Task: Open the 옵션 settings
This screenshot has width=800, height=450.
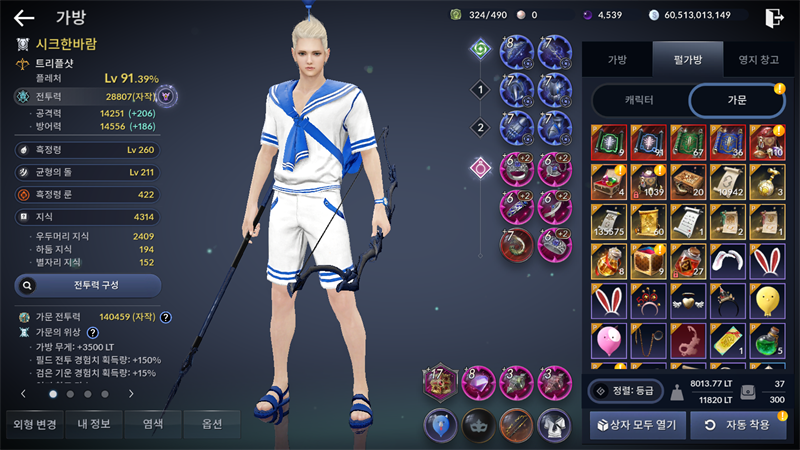Action: point(210,425)
